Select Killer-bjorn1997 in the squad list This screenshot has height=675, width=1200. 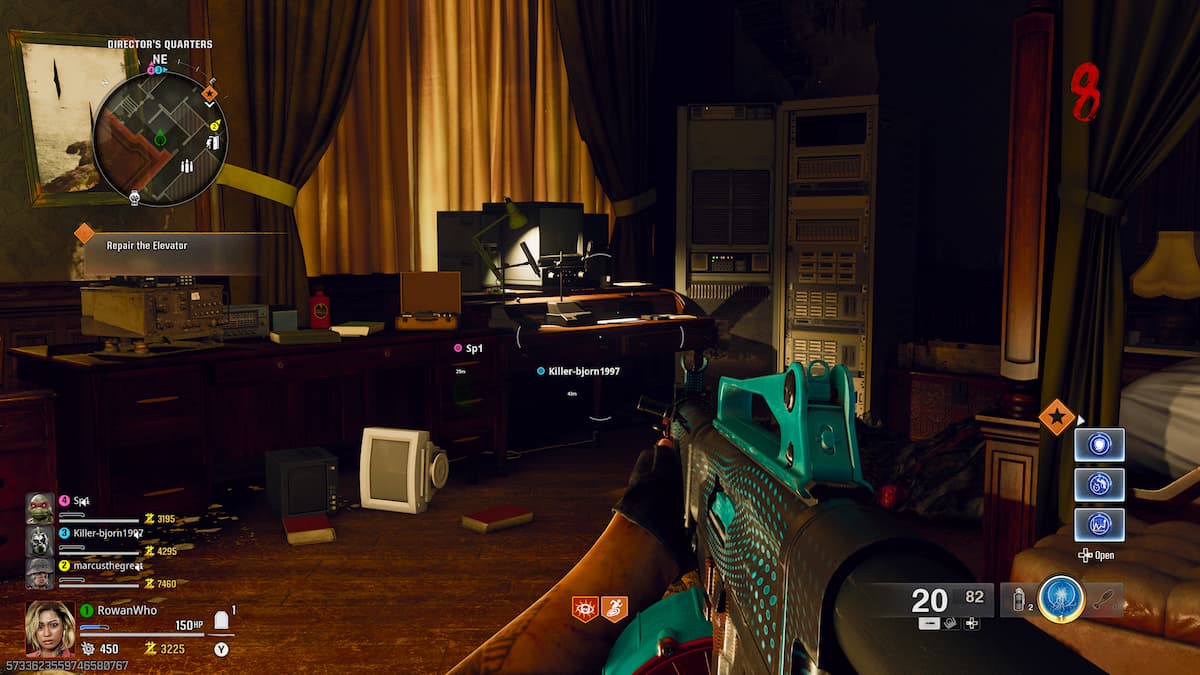[110, 533]
